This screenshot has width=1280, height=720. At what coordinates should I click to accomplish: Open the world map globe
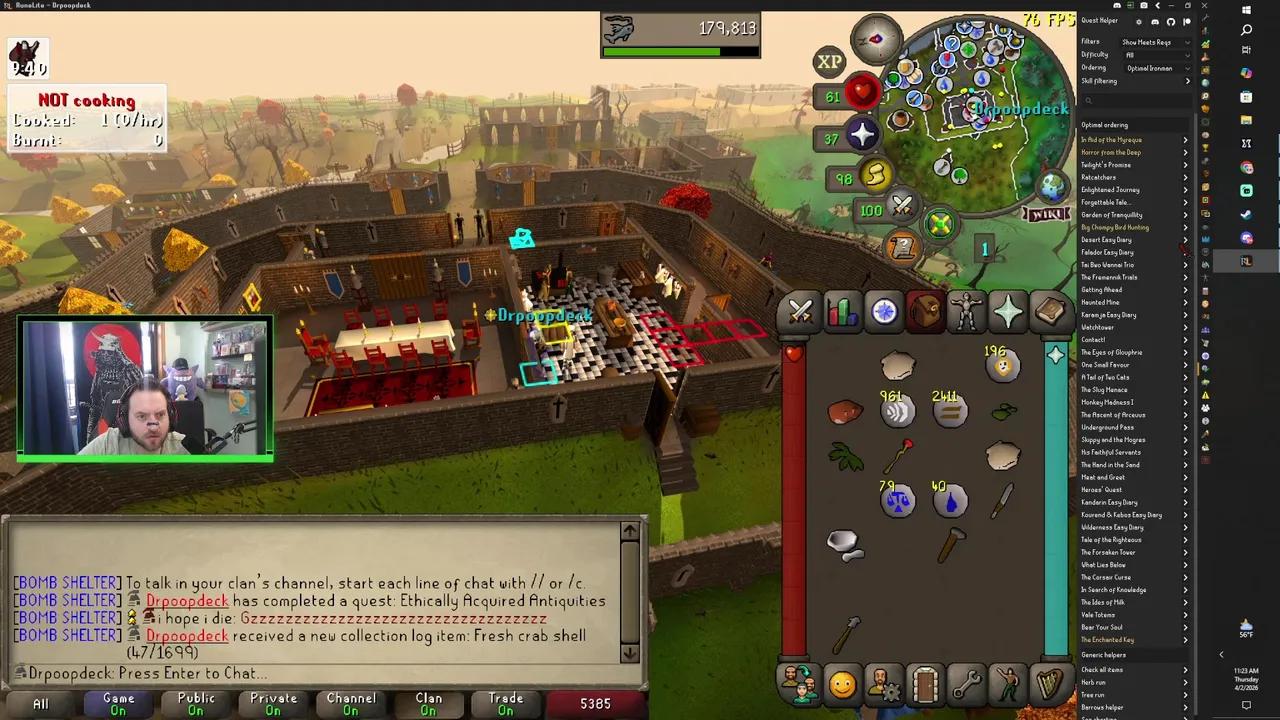tap(1052, 186)
